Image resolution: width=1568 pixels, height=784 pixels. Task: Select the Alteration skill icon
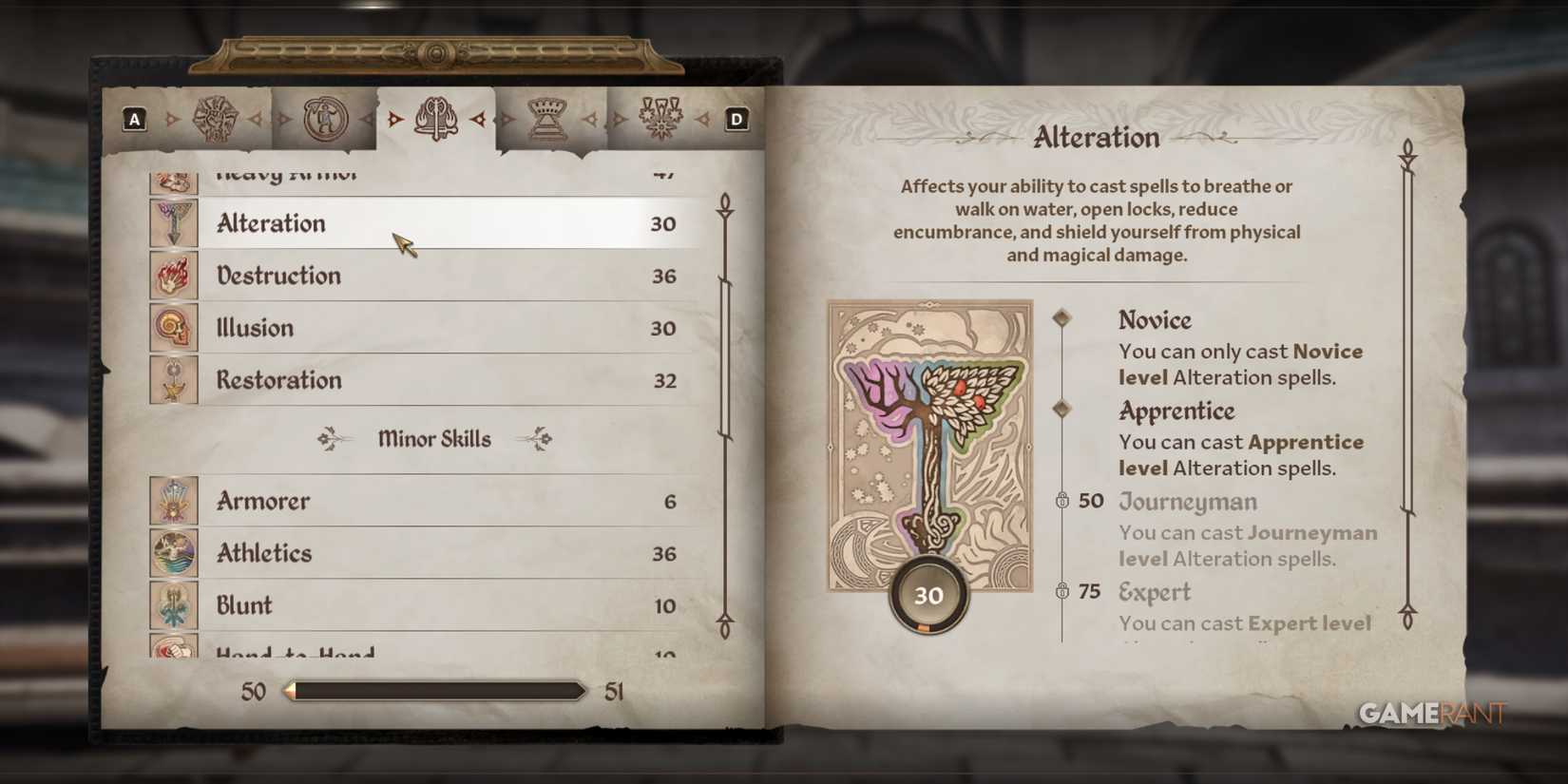coord(173,223)
